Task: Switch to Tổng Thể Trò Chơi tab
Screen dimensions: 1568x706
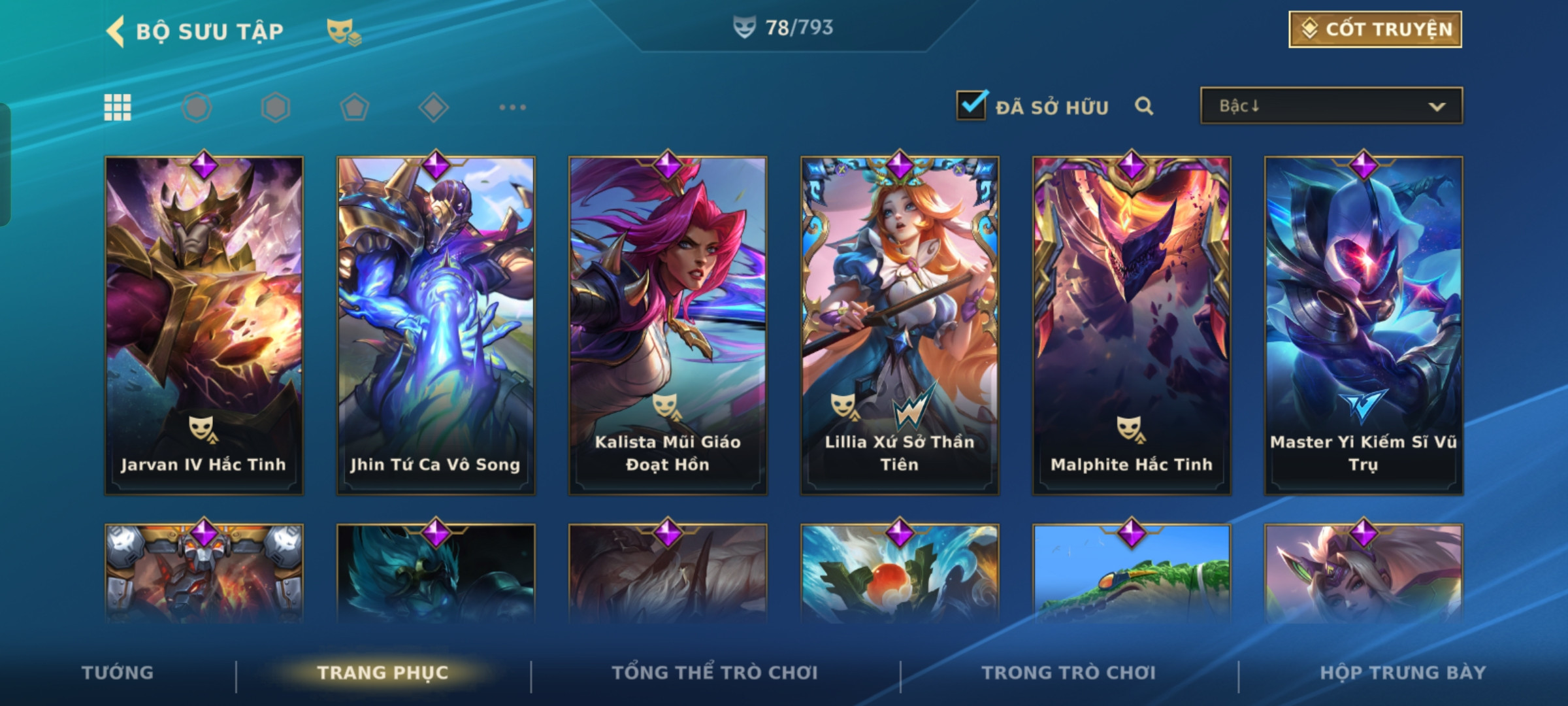Action: (715, 673)
